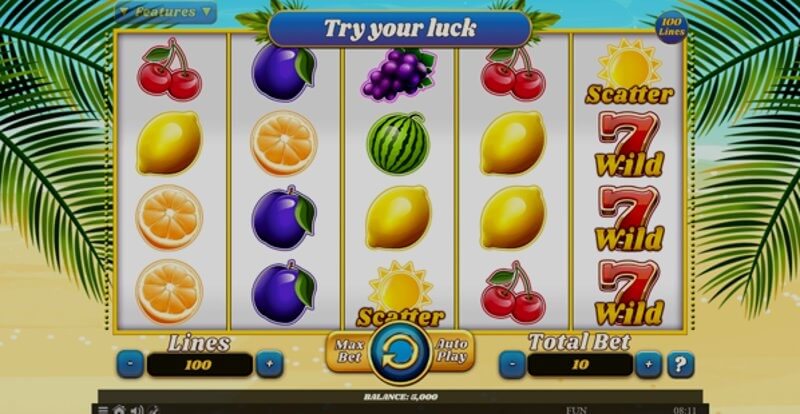
Task: Spin the reels with the circular arrow button
Action: tap(399, 353)
